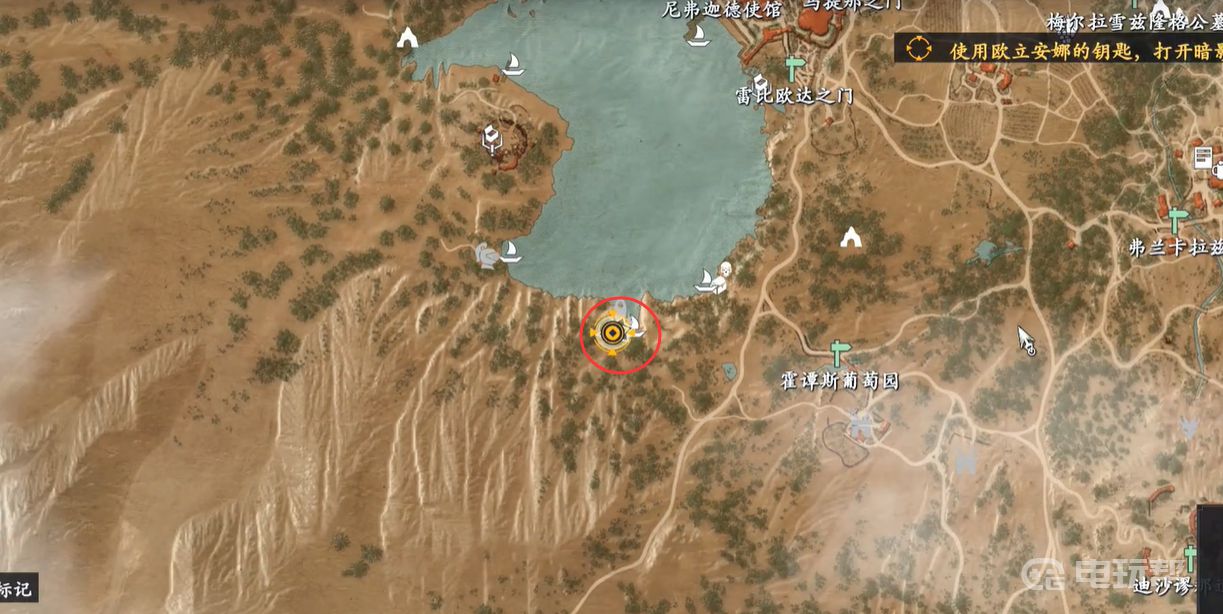The image size is (1223, 614).
Task: Click the 霍谭斯葡萄园 signpost marker
Action: [838, 353]
